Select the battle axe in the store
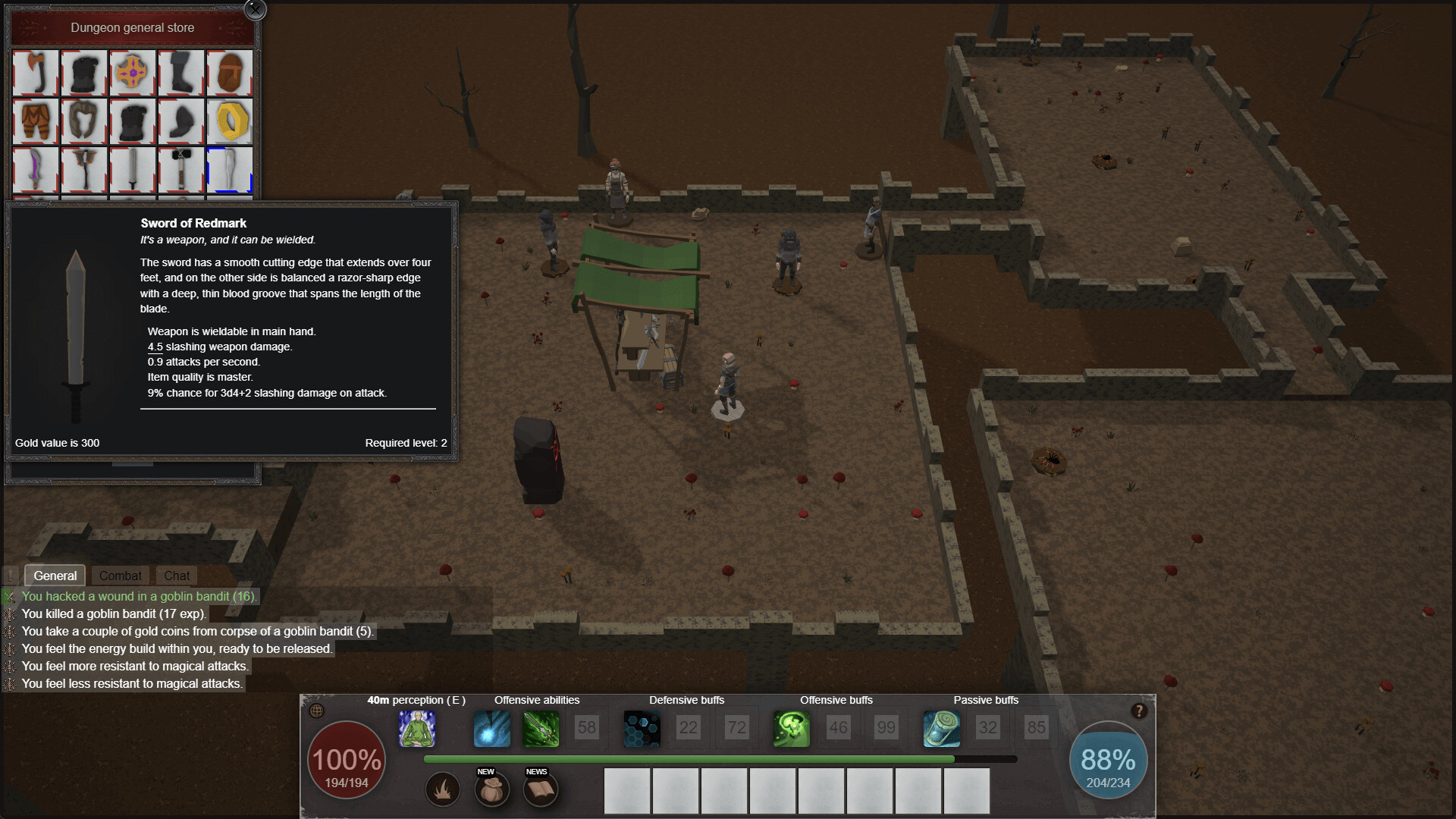The width and height of the screenshot is (1456, 819). [35, 74]
